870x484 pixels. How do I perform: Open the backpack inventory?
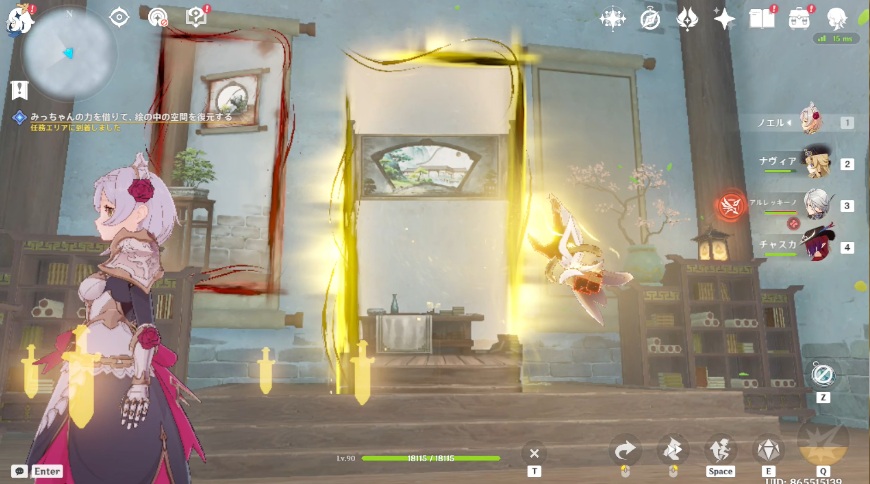tap(800, 18)
